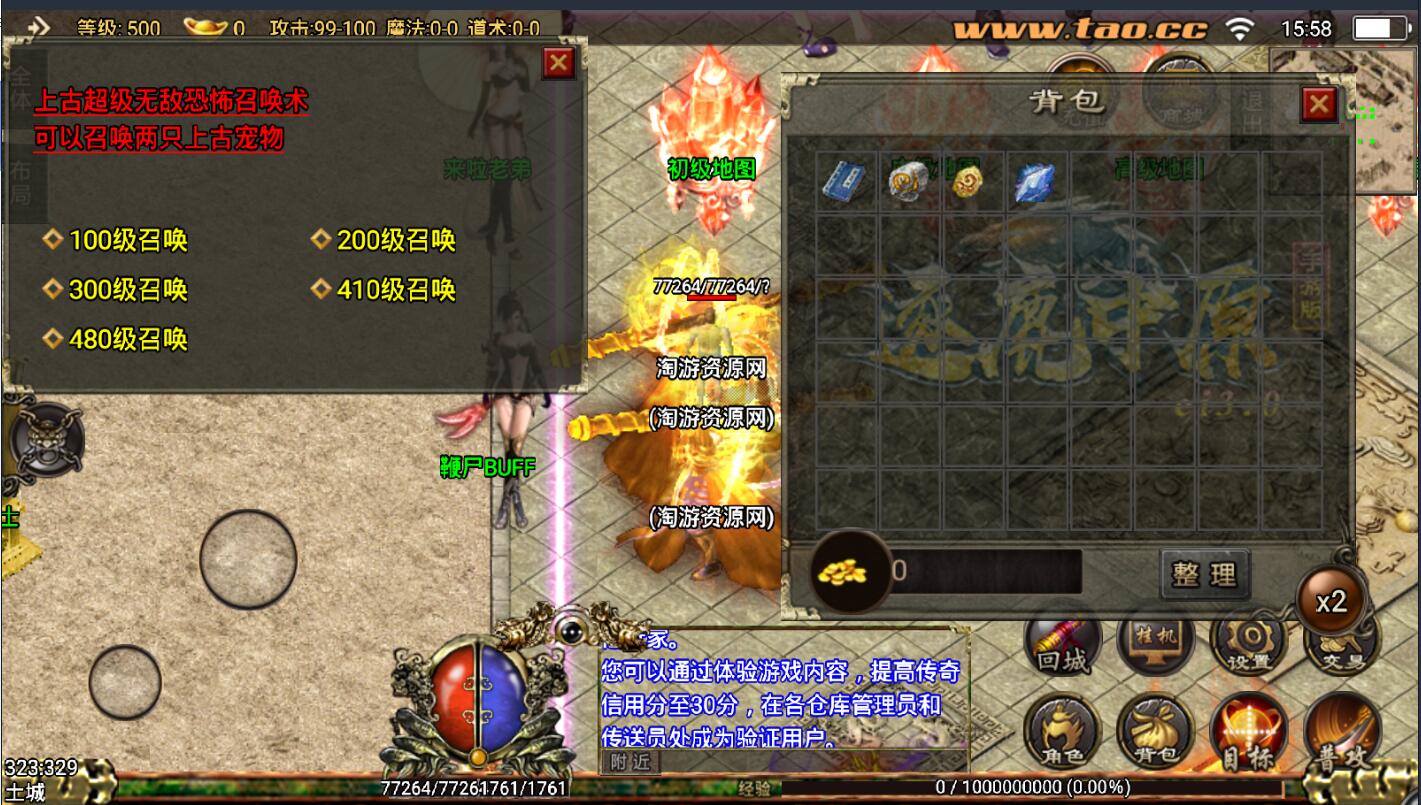
Task: Toggle the x2 speed button
Action: coord(1331,602)
